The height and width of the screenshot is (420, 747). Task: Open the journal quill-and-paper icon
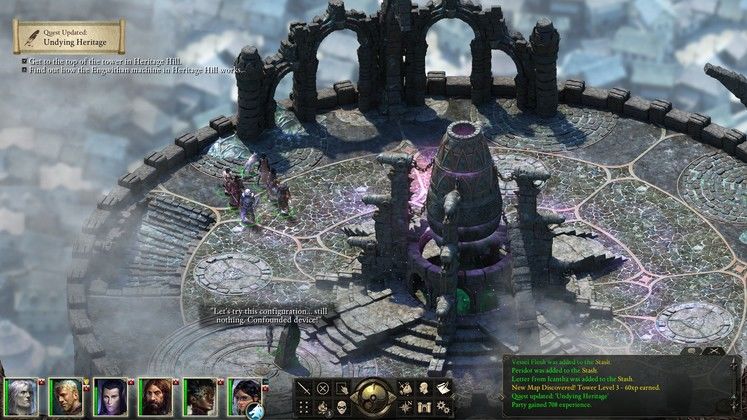point(441,389)
